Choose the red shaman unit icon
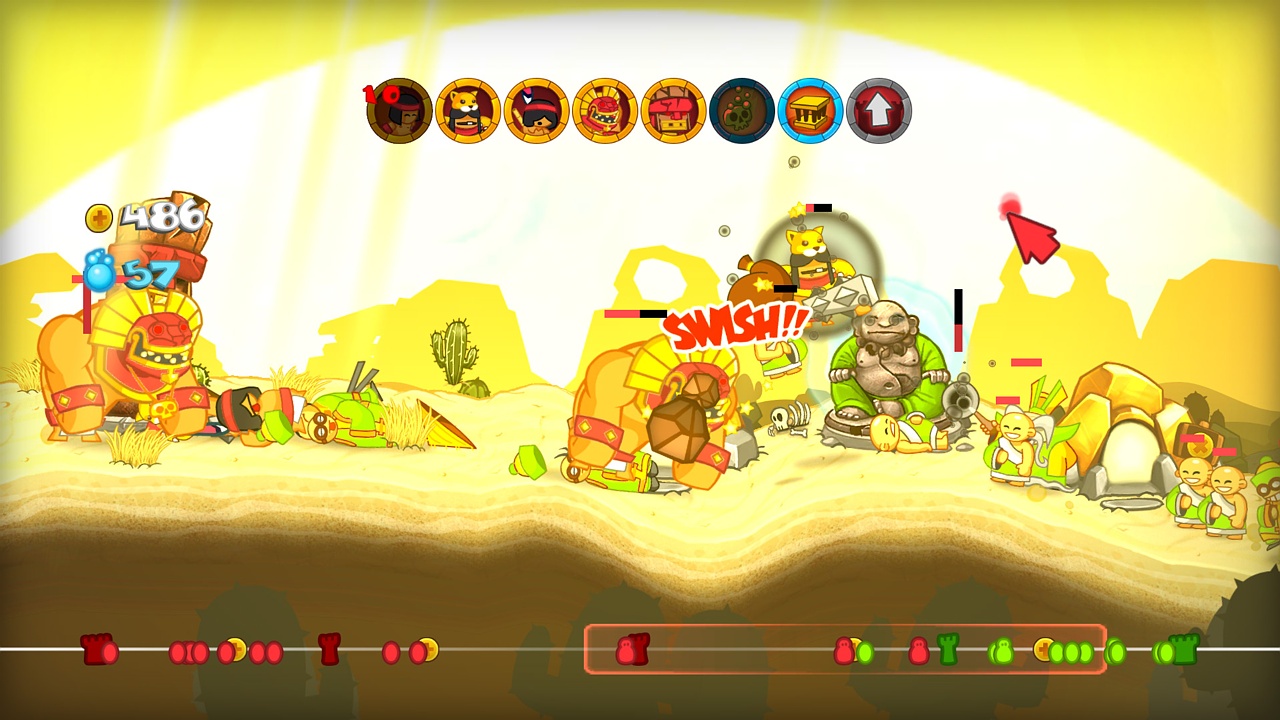1280x720 pixels. 604,111
